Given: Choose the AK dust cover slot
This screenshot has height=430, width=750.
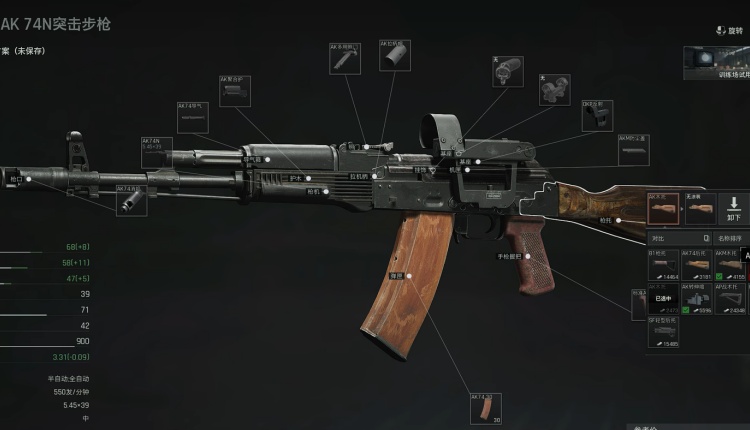Looking at the screenshot, I should [395, 56].
